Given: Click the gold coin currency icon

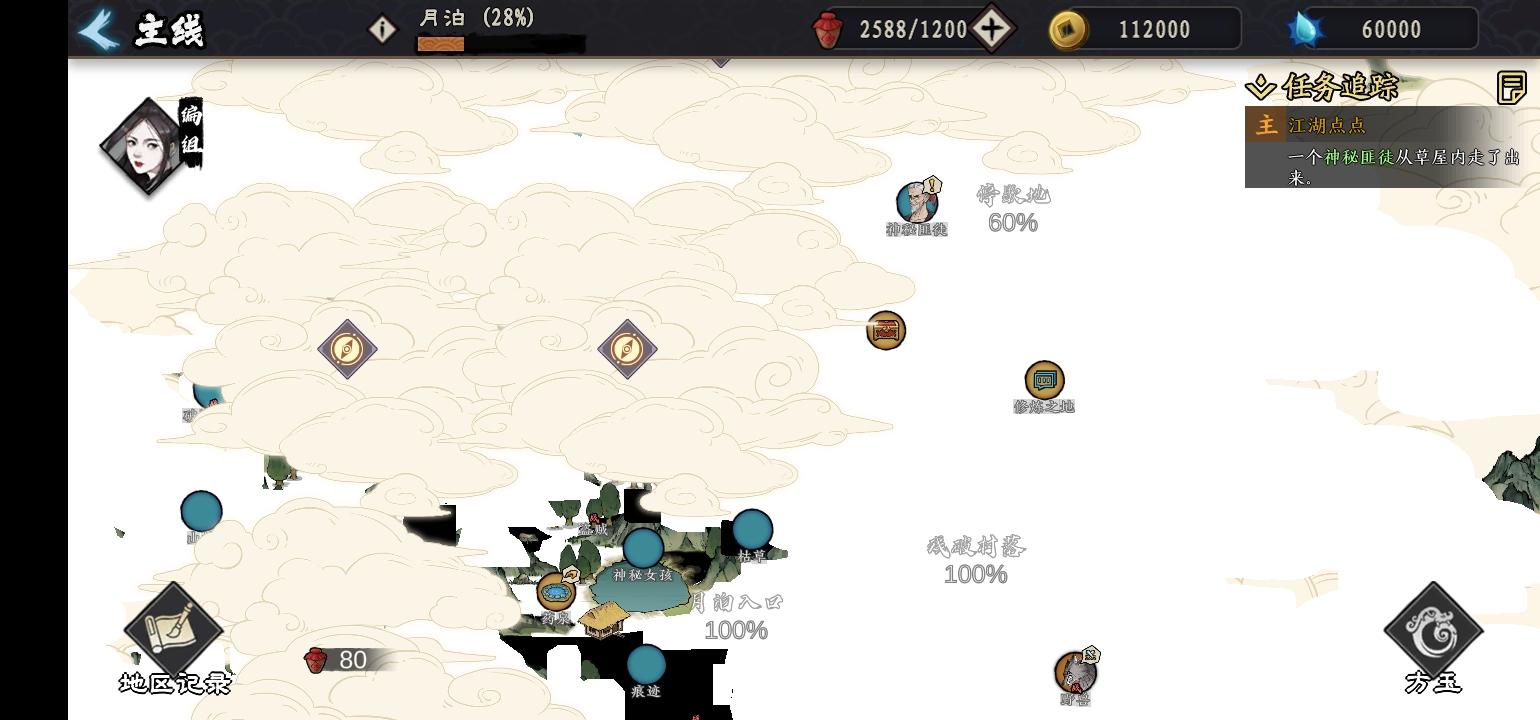Looking at the screenshot, I should click(1066, 29).
